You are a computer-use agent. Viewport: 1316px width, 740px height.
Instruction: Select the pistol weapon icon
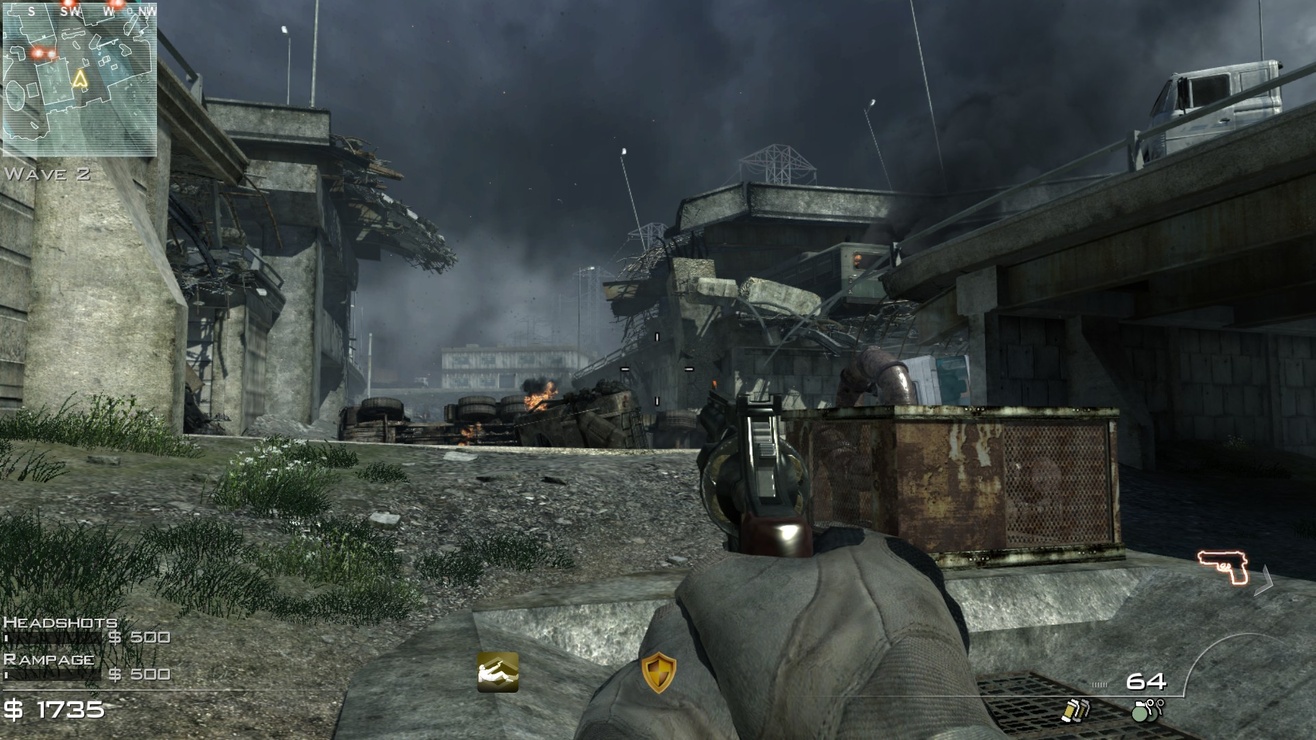[x=1224, y=567]
